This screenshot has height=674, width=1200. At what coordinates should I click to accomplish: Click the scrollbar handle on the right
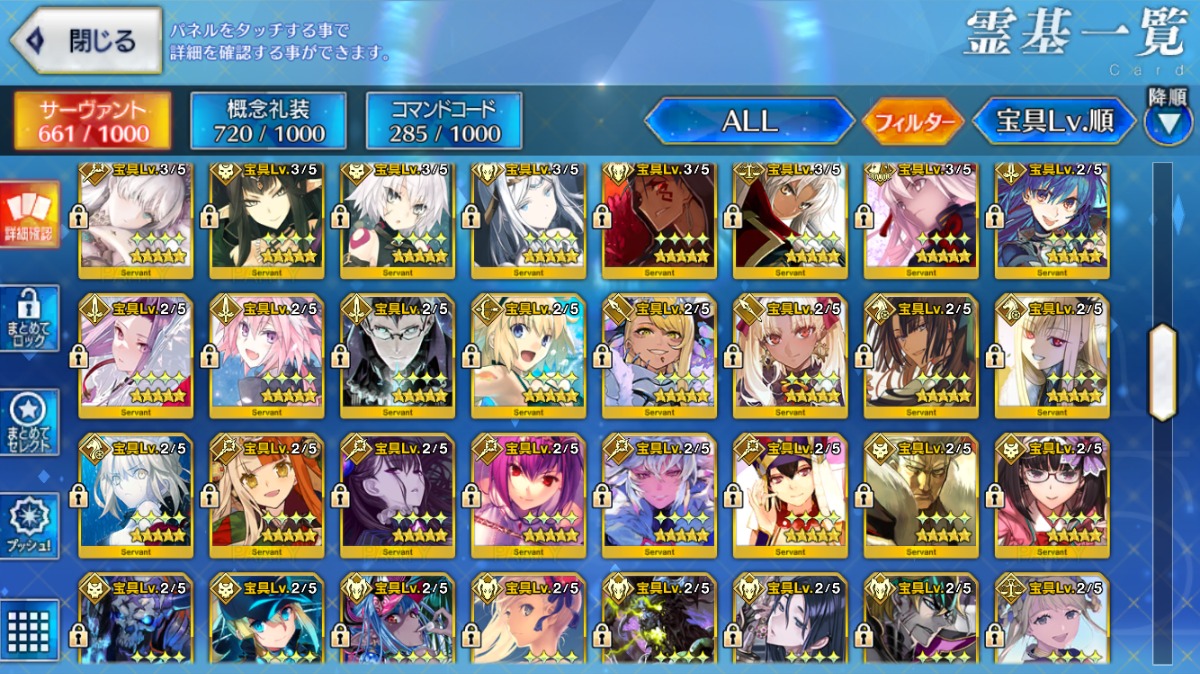tap(1162, 372)
